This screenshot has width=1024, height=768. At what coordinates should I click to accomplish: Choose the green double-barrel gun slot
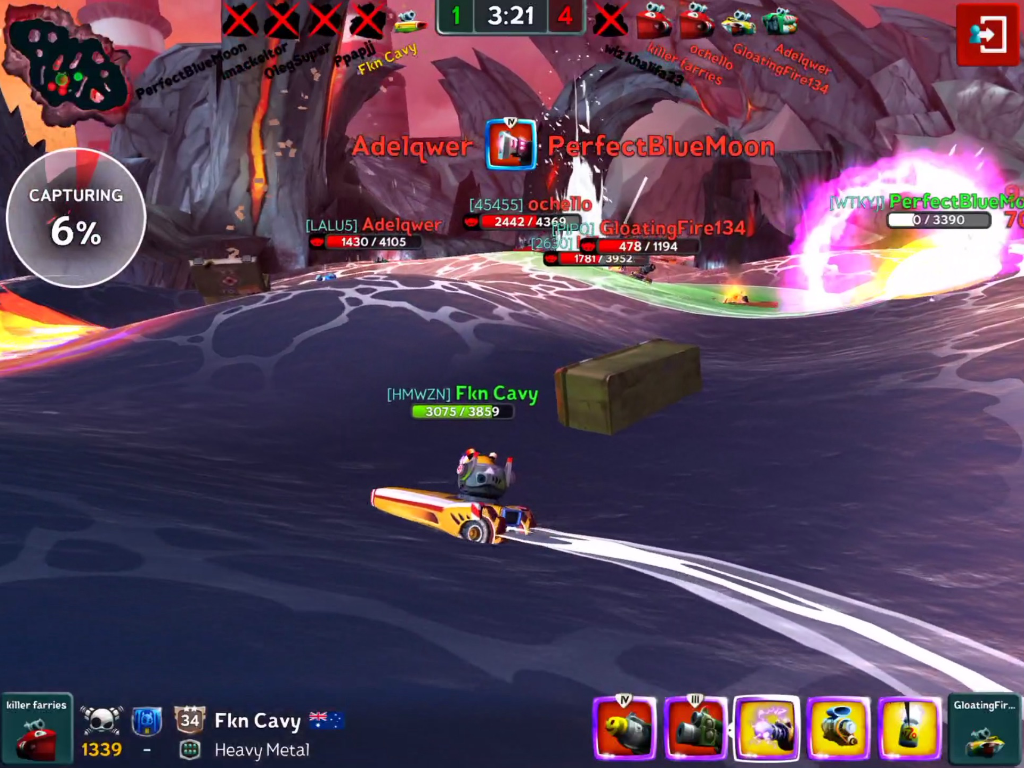(696, 728)
